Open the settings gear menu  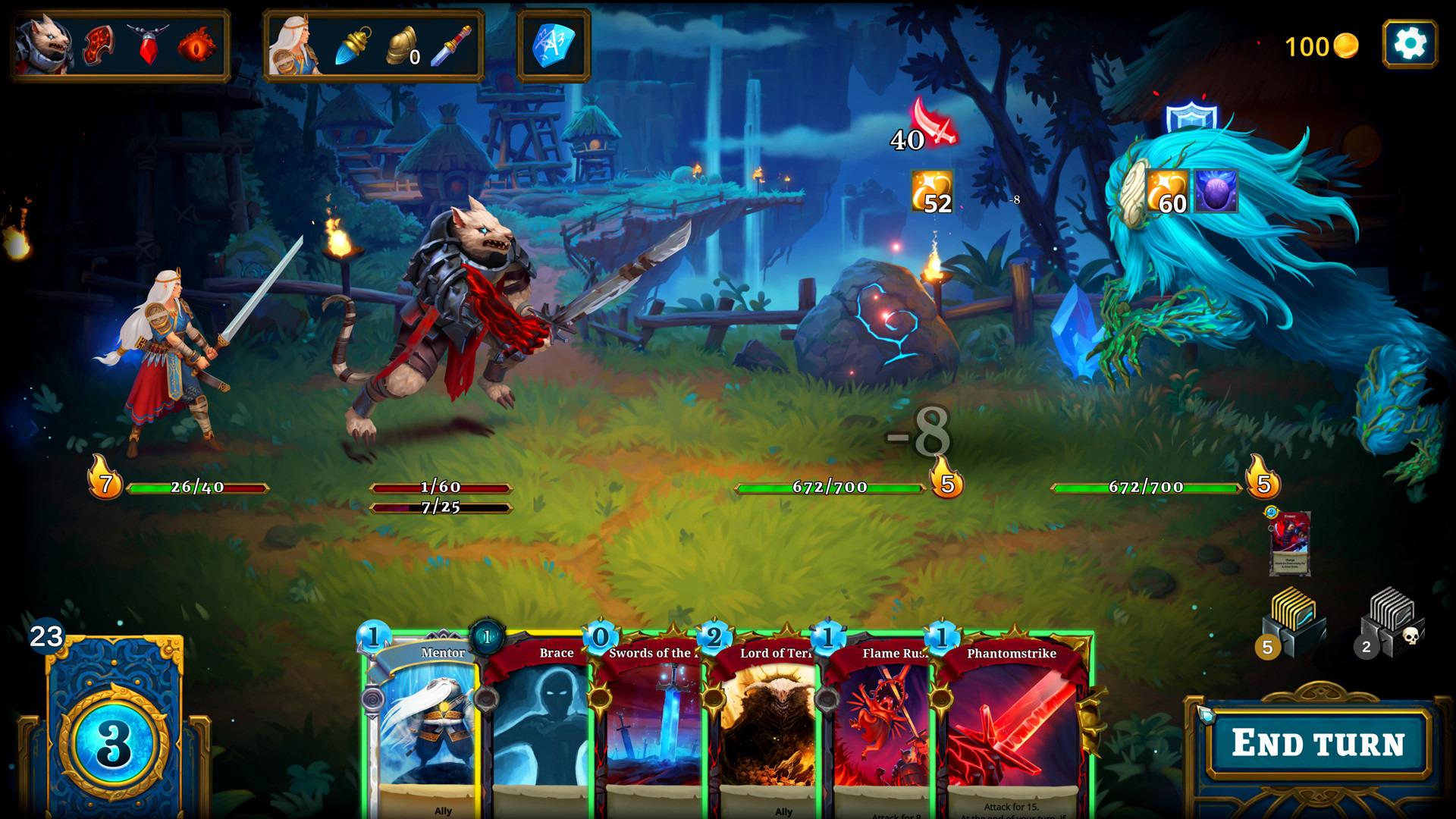(x=1409, y=45)
